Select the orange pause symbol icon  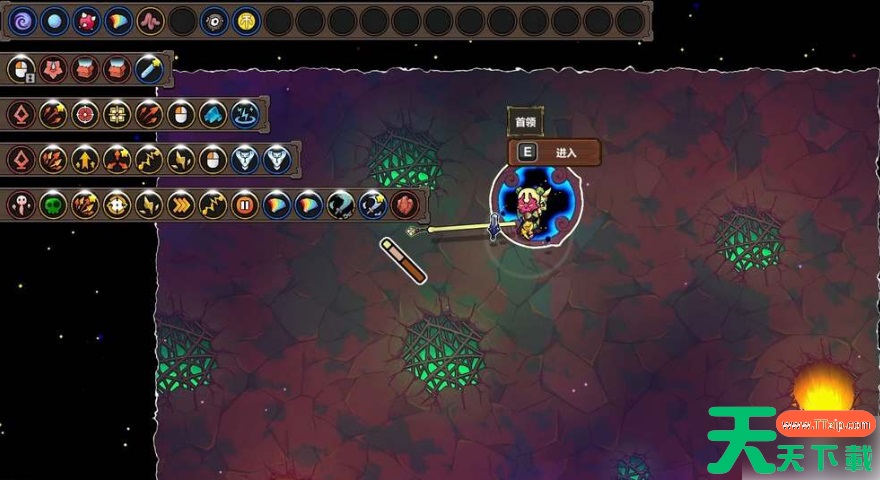245,206
